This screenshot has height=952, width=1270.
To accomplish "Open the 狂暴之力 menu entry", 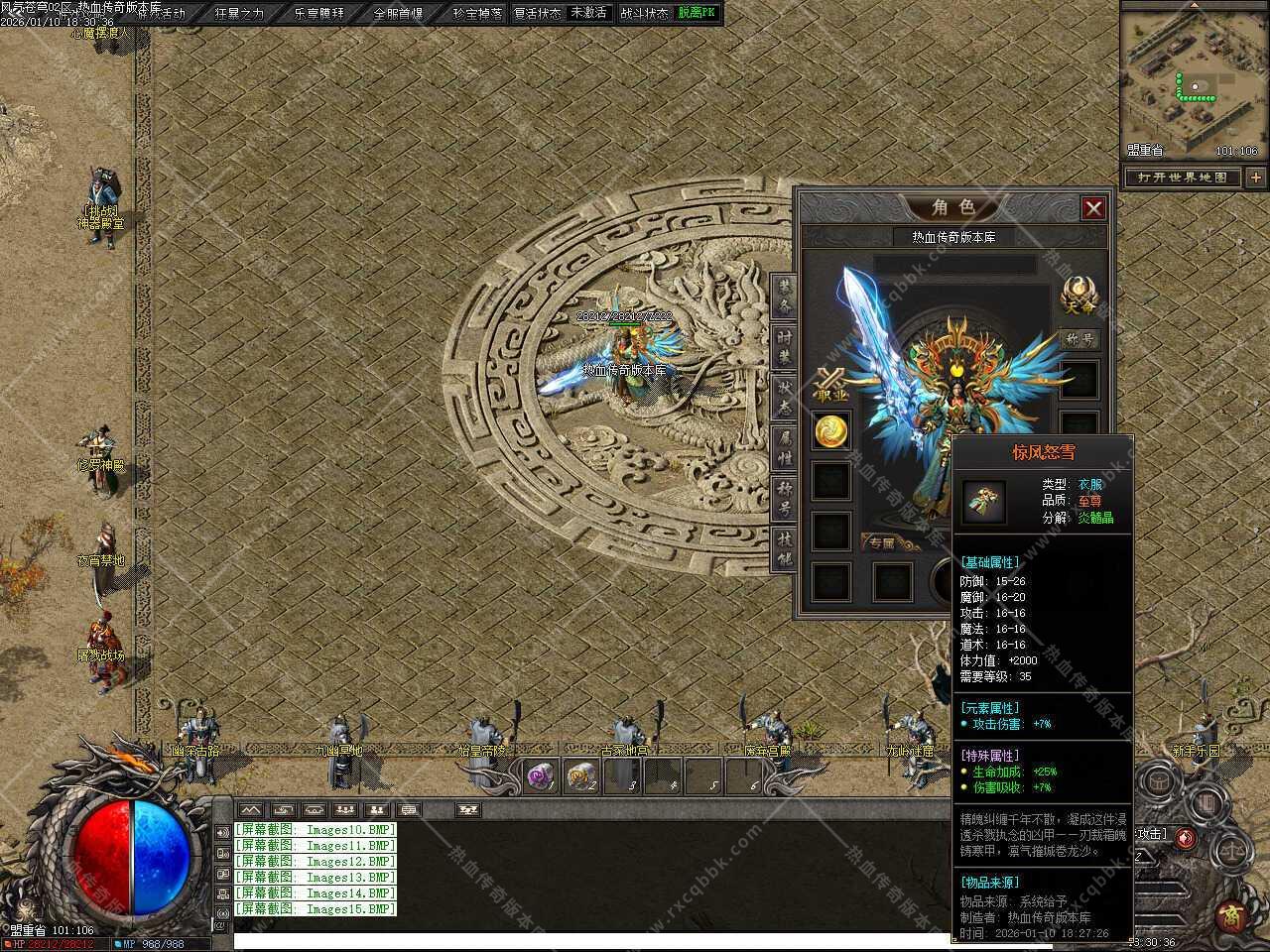I will click(240, 13).
